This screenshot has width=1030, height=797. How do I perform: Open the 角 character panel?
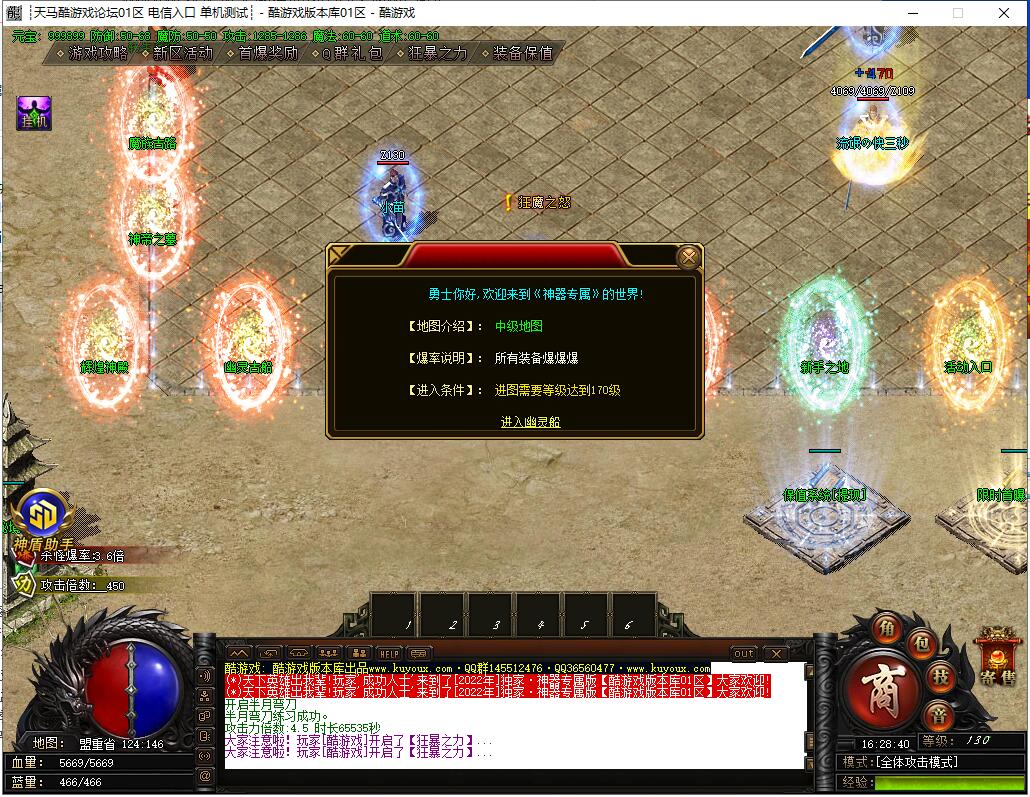pyautogui.click(x=886, y=628)
